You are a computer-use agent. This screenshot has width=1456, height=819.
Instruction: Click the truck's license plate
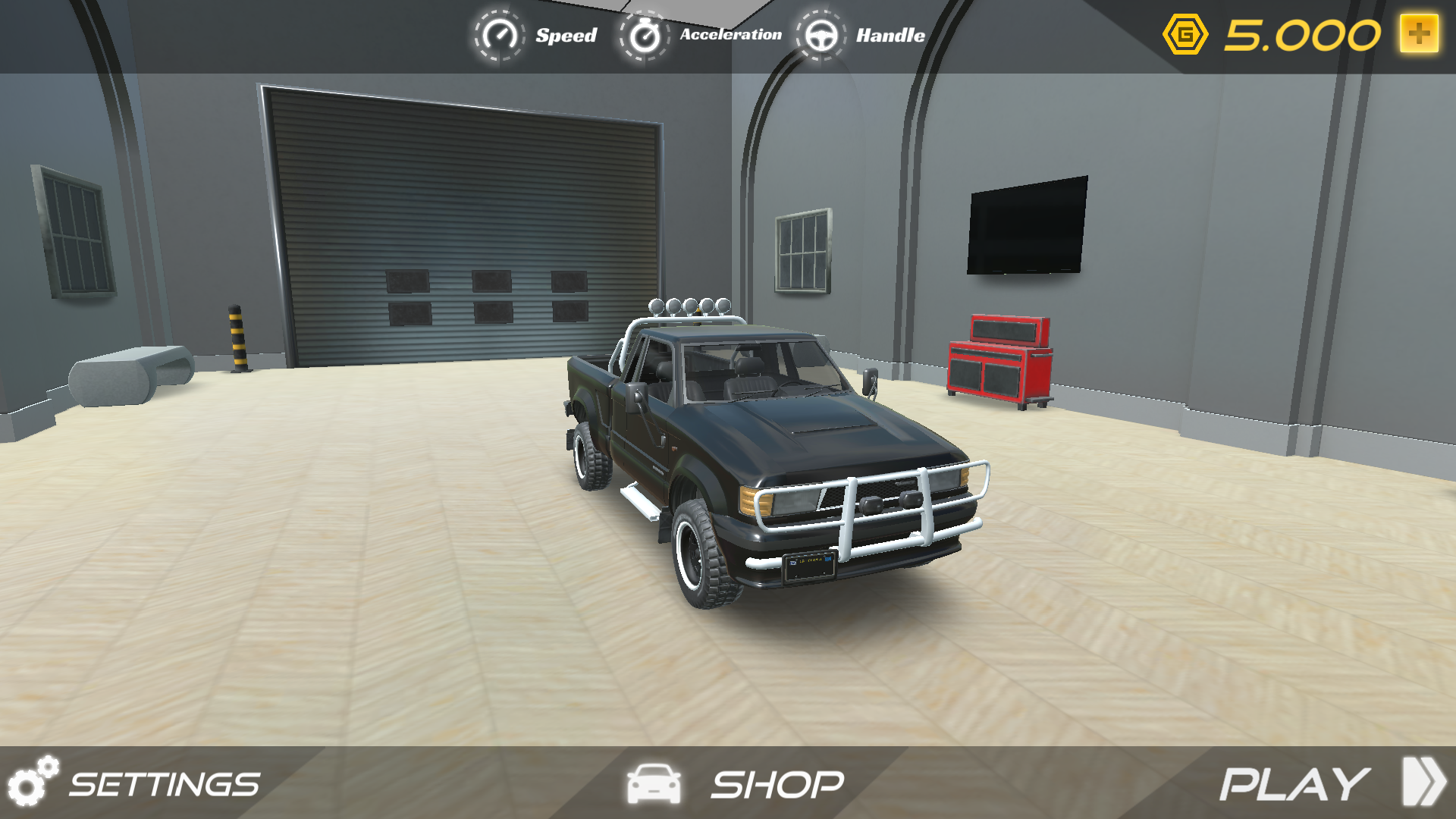pyautogui.click(x=808, y=564)
